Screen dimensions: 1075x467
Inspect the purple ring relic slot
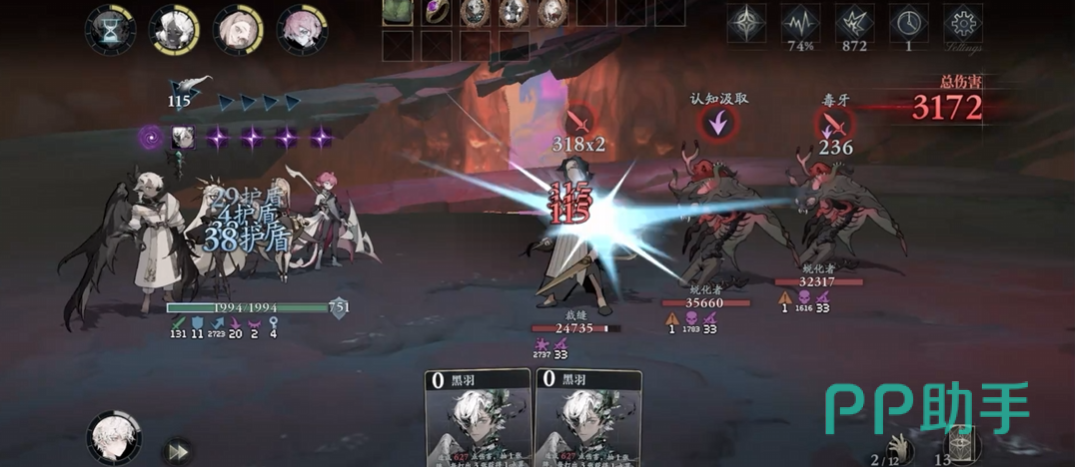(435, 12)
